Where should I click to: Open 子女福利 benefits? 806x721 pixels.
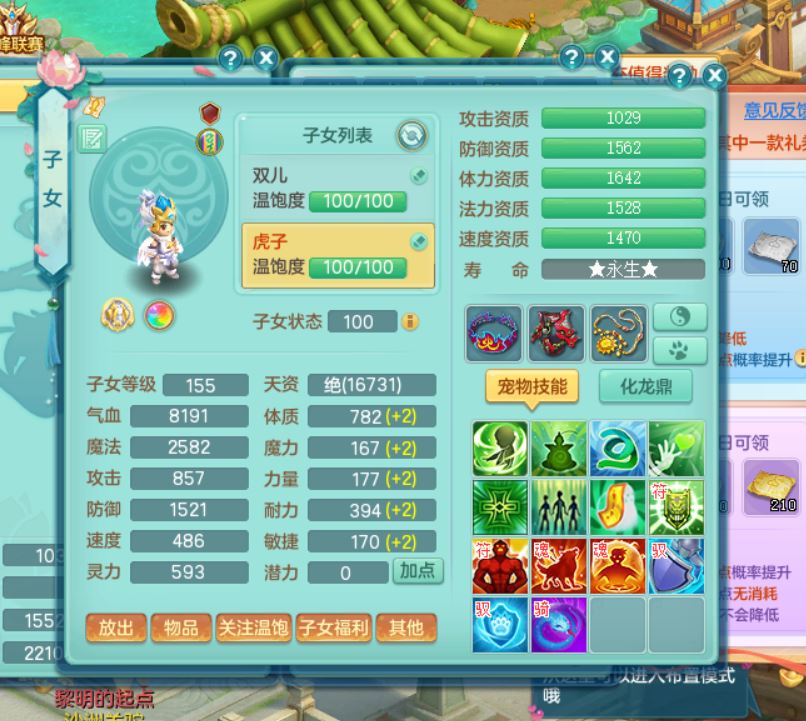(x=333, y=628)
